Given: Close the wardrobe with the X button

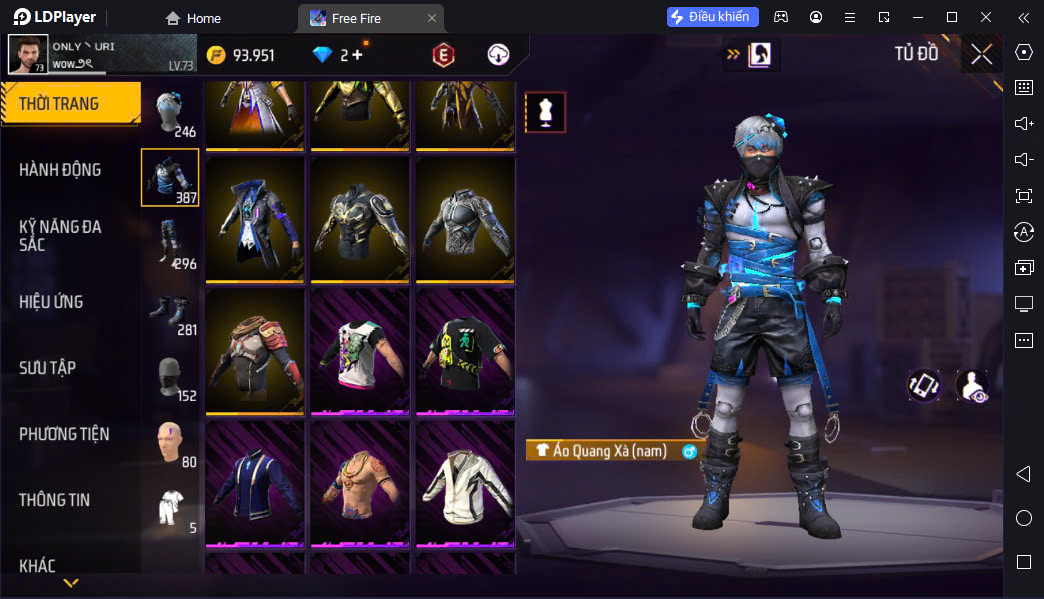Looking at the screenshot, I should click(x=981, y=54).
